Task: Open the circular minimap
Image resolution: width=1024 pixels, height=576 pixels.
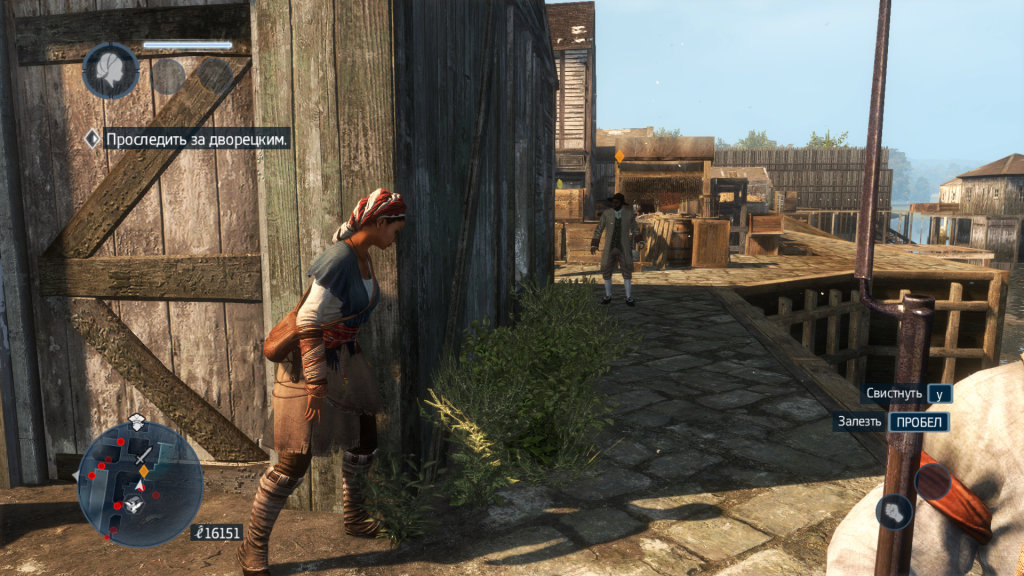Action: pos(140,484)
